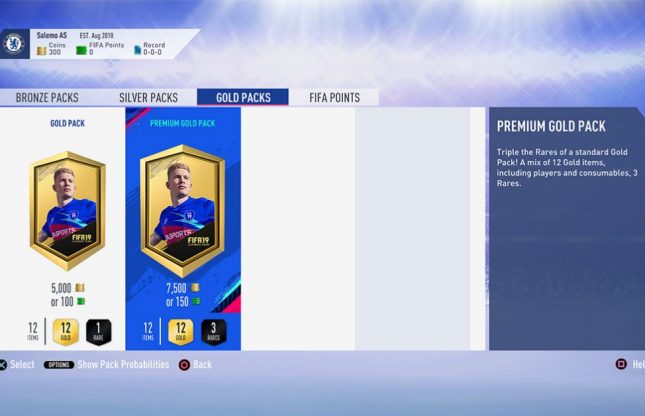This screenshot has height=416, width=645.
Task: Go to the FIFA Points tab
Action: (333, 98)
